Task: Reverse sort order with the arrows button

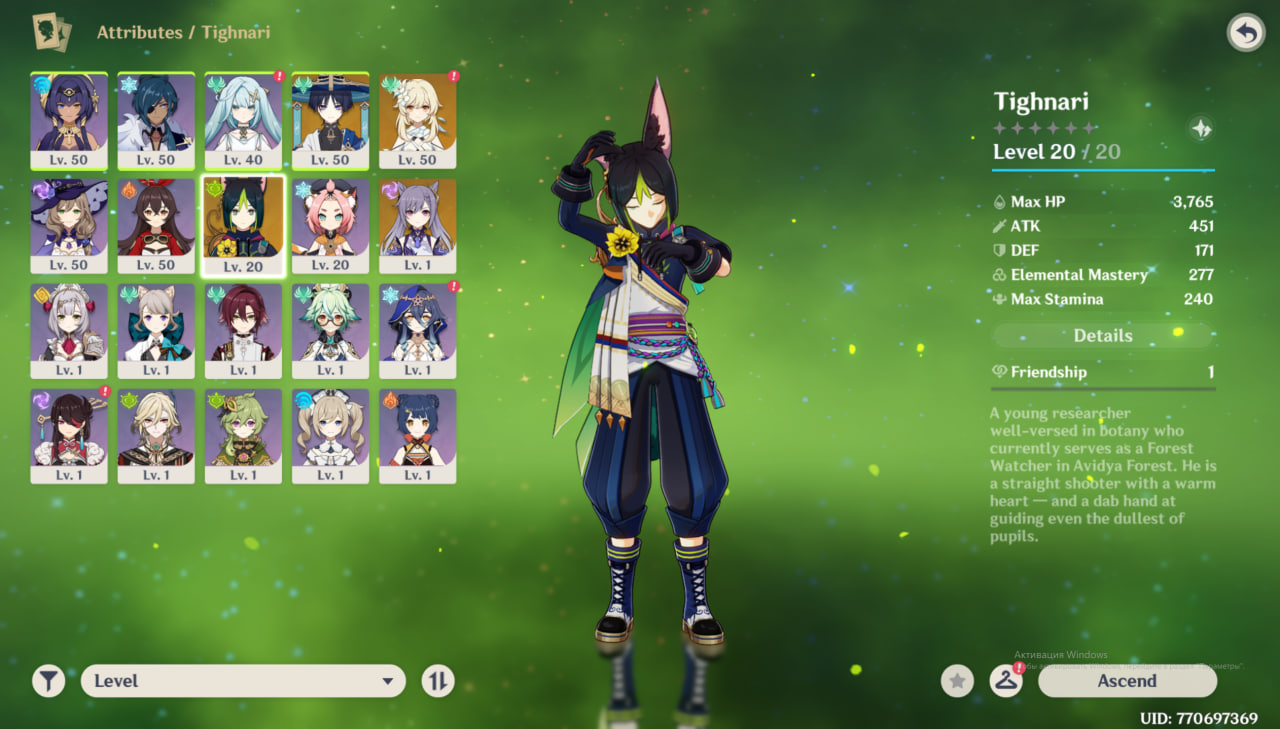Action: (x=438, y=681)
